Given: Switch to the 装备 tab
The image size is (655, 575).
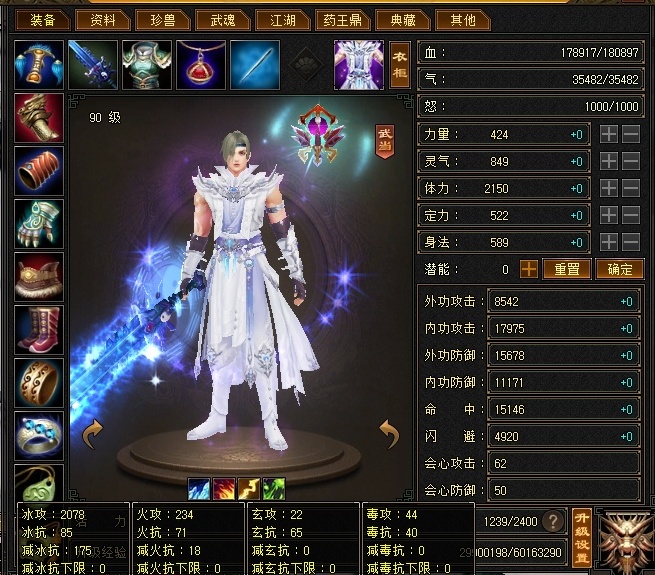Looking at the screenshot, I should click(x=43, y=19).
